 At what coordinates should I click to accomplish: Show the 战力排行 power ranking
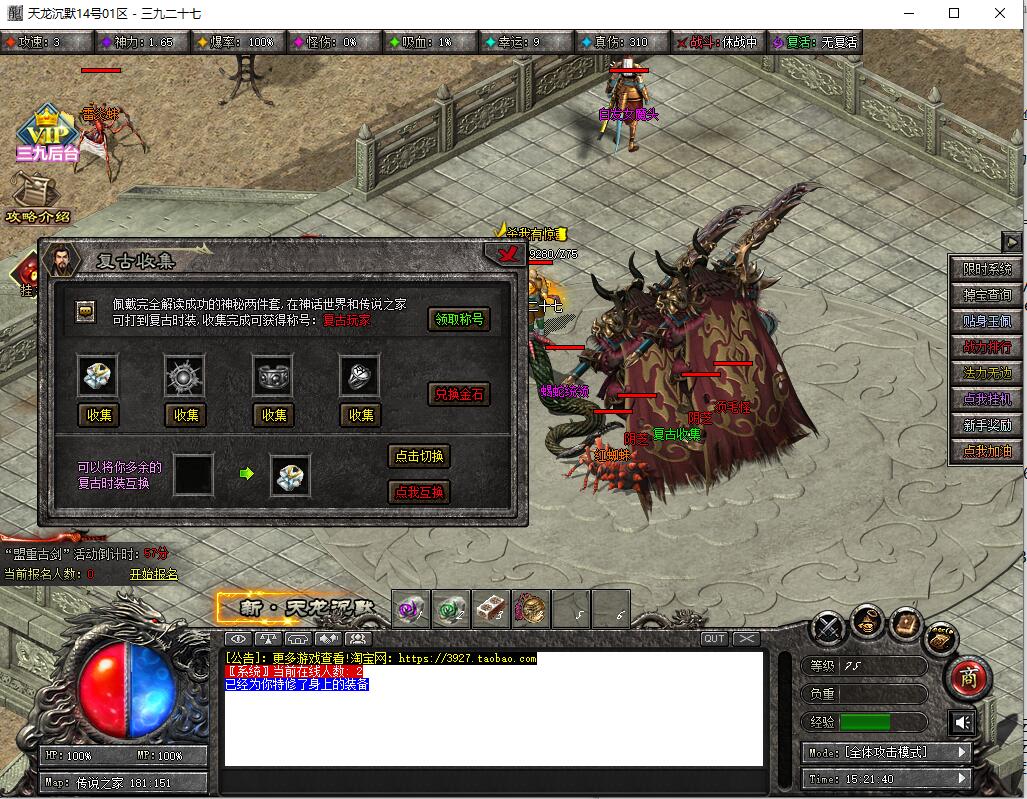(x=987, y=347)
